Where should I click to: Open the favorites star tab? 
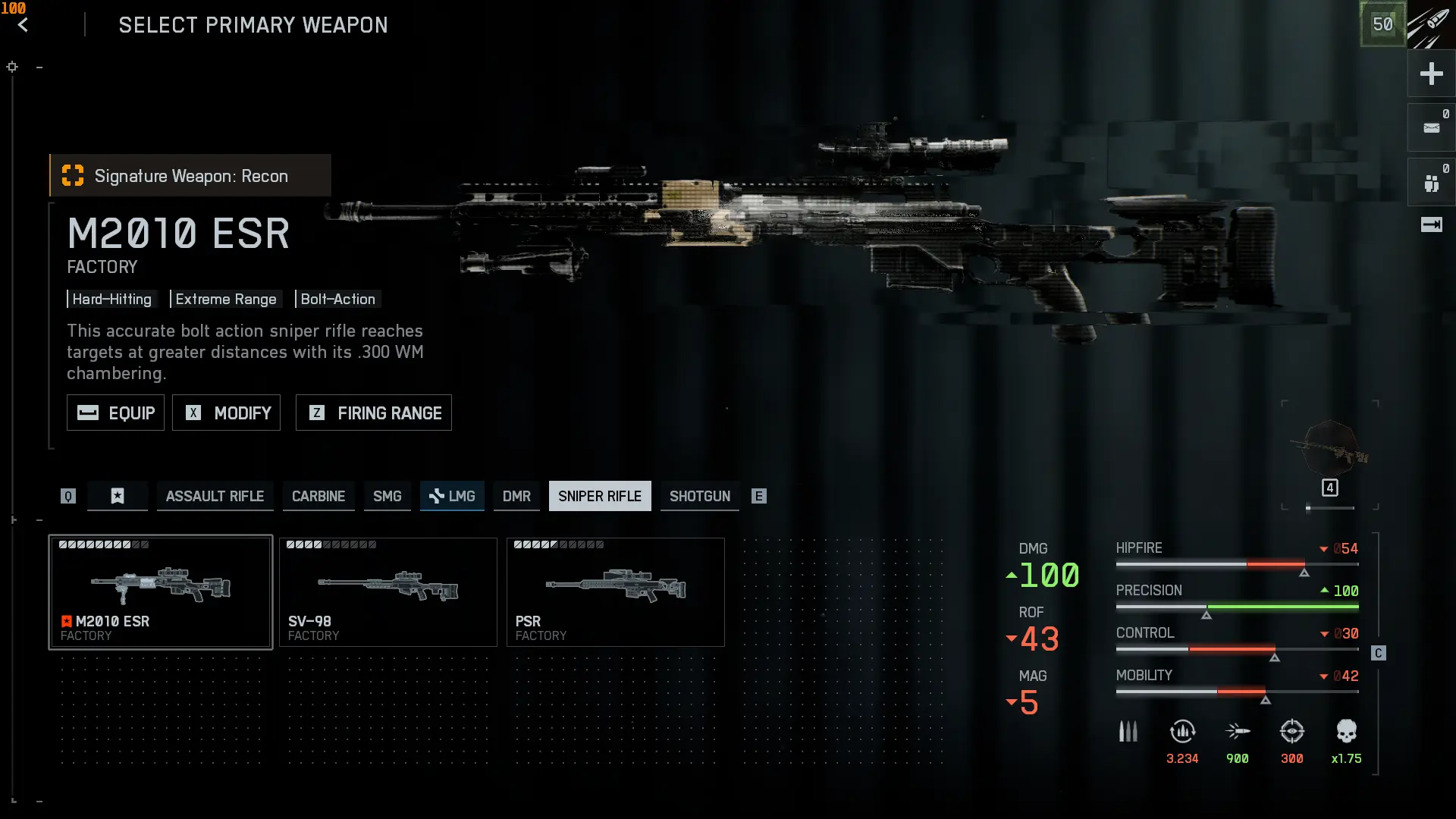[118, 496]
